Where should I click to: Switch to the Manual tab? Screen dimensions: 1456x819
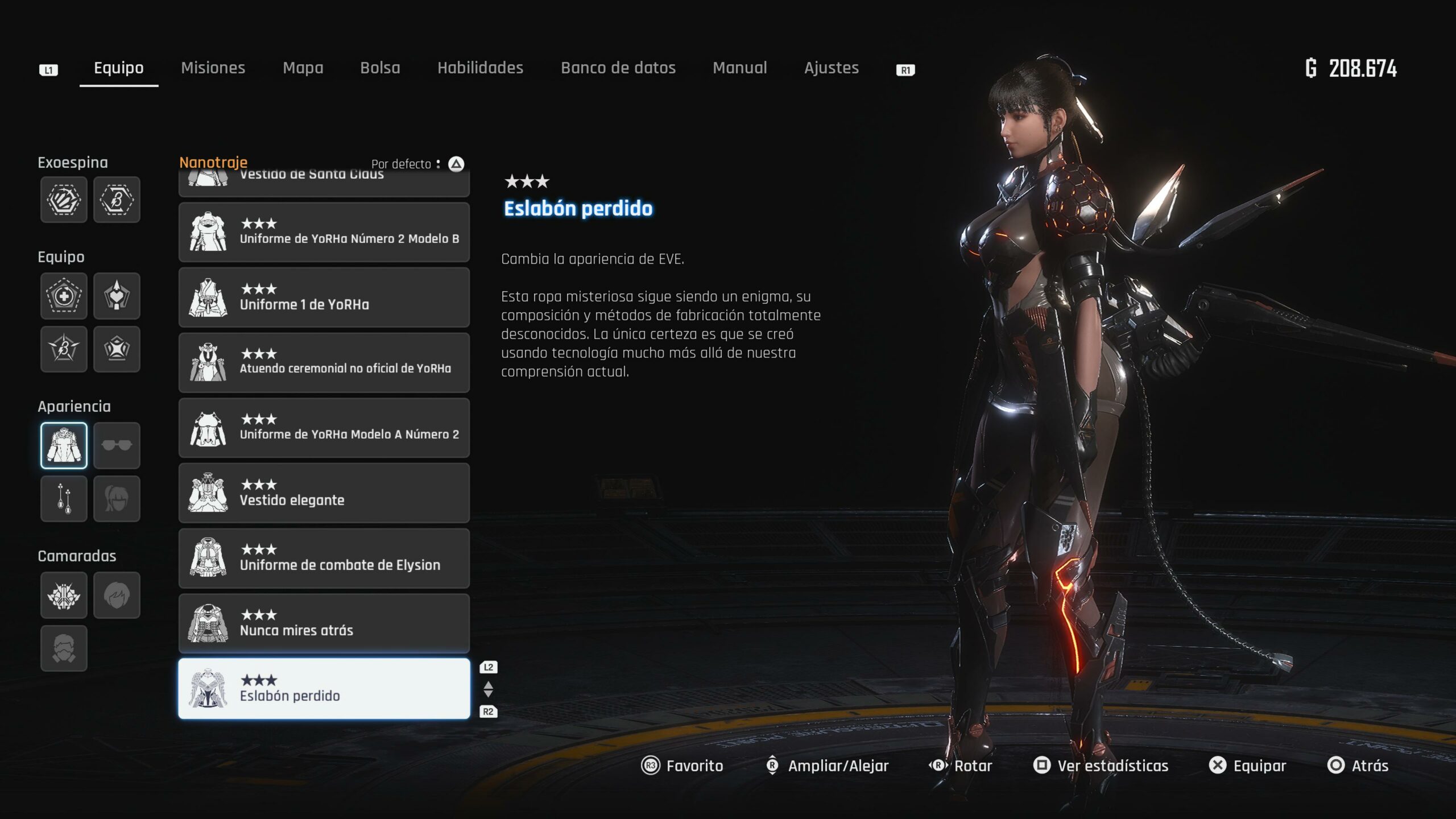739,68
